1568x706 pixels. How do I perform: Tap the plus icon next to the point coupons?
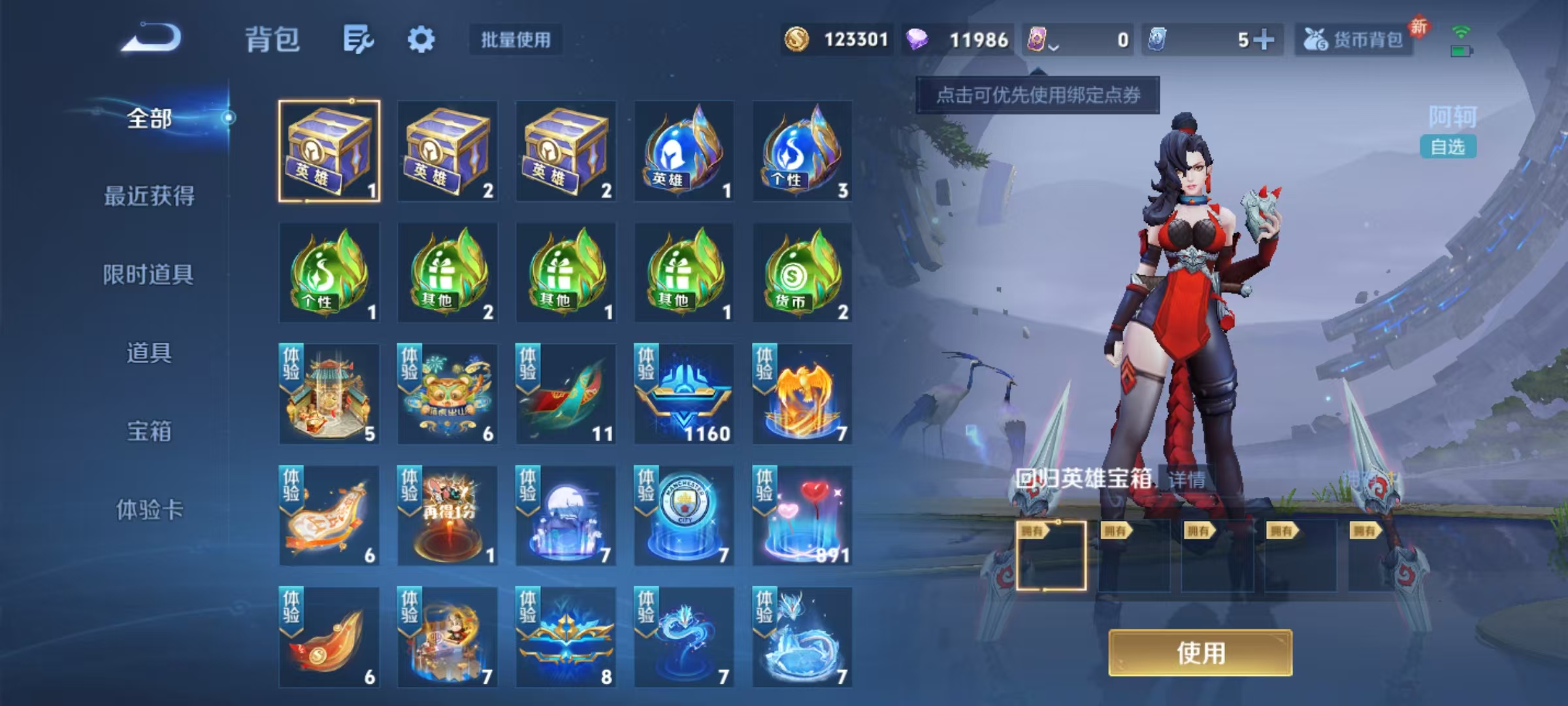[x=1265, y=41]
